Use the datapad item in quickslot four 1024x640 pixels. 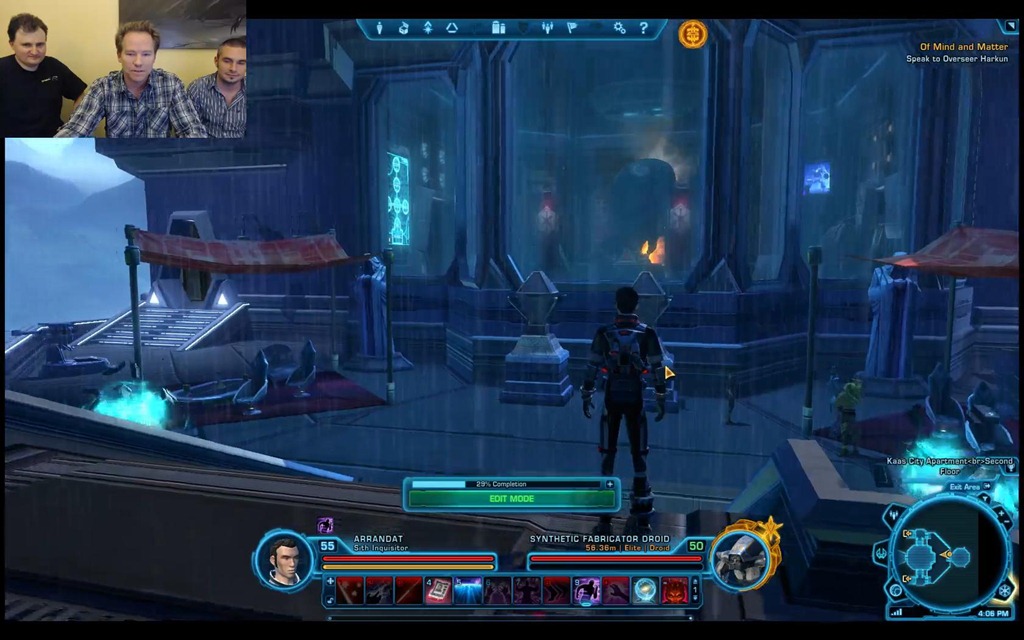coord(438,590)
